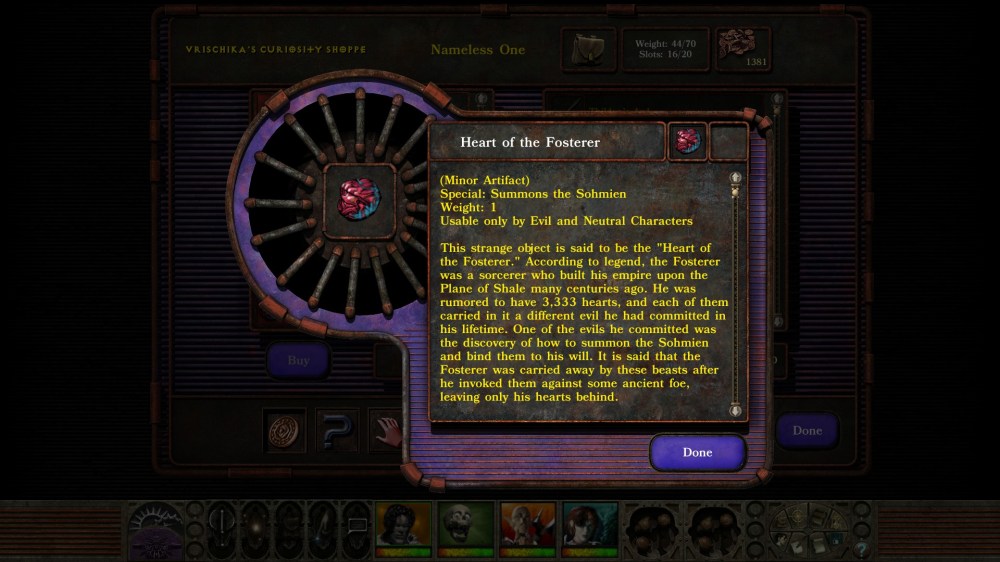
Task: Select the red-haired party member portrait
Action: (589, 527)
